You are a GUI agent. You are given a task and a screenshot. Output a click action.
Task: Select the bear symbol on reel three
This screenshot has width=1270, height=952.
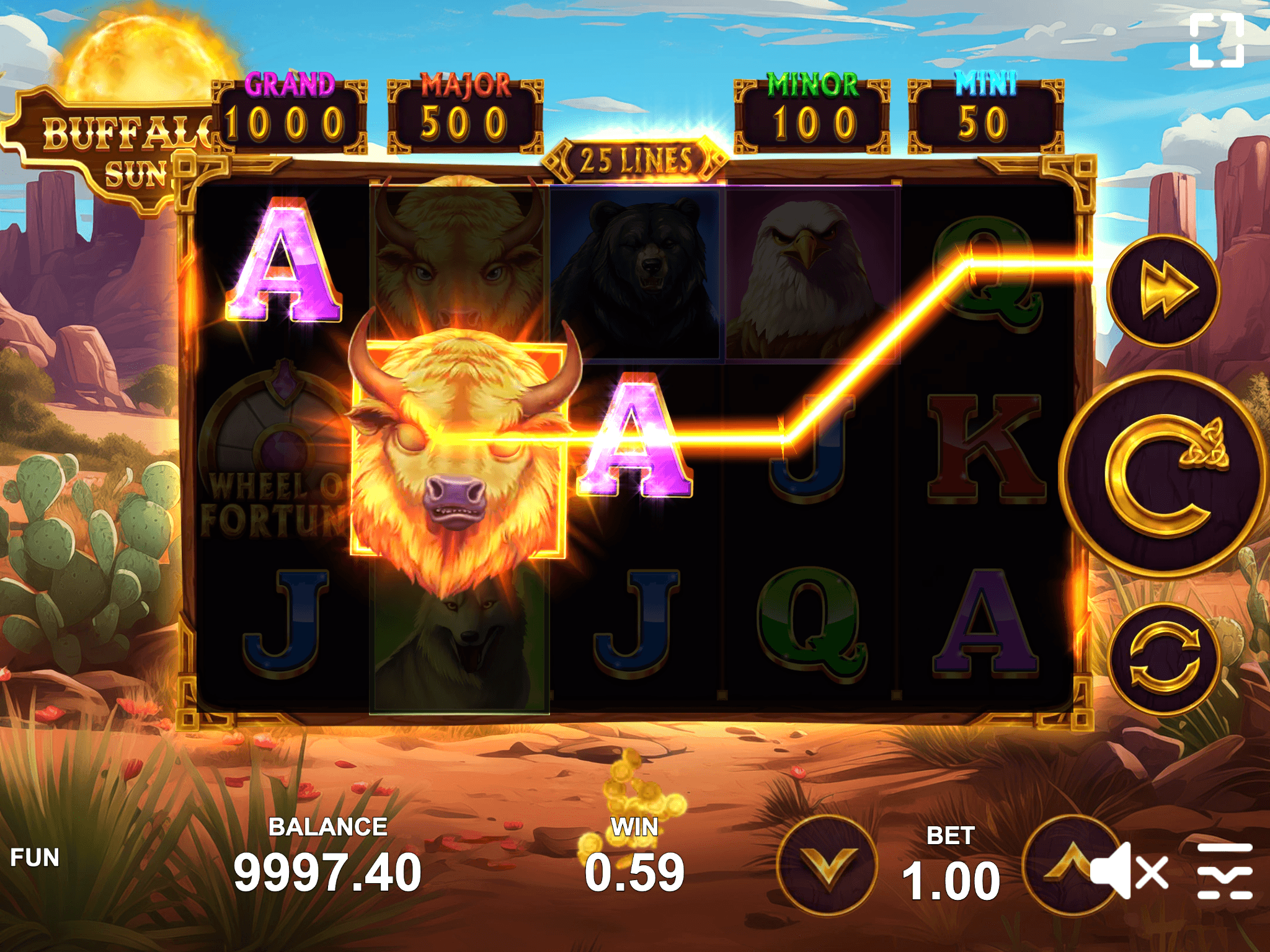tap(639, 267)
